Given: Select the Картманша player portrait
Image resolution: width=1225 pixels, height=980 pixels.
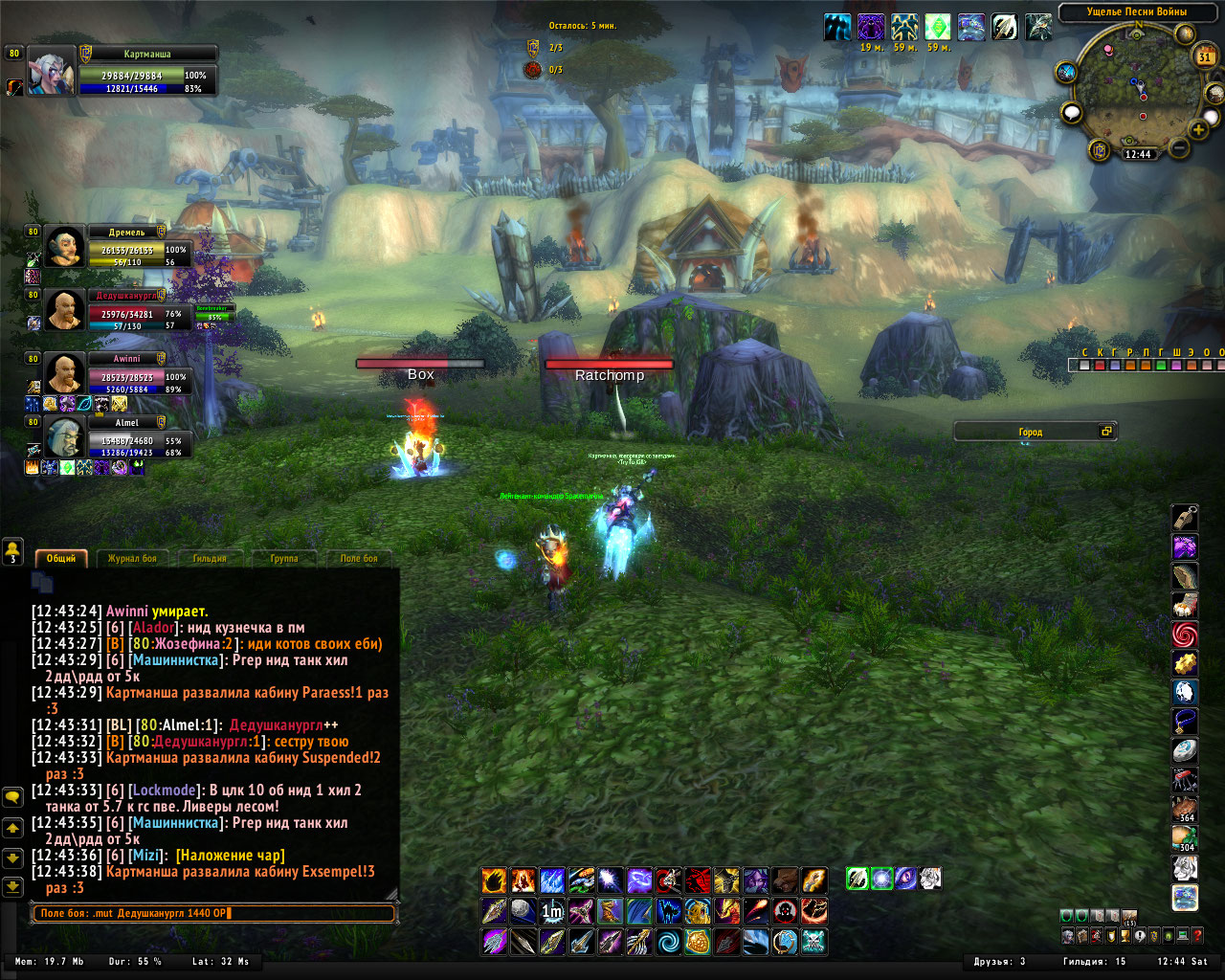Looking at the screenshot, I should [51, 71].
